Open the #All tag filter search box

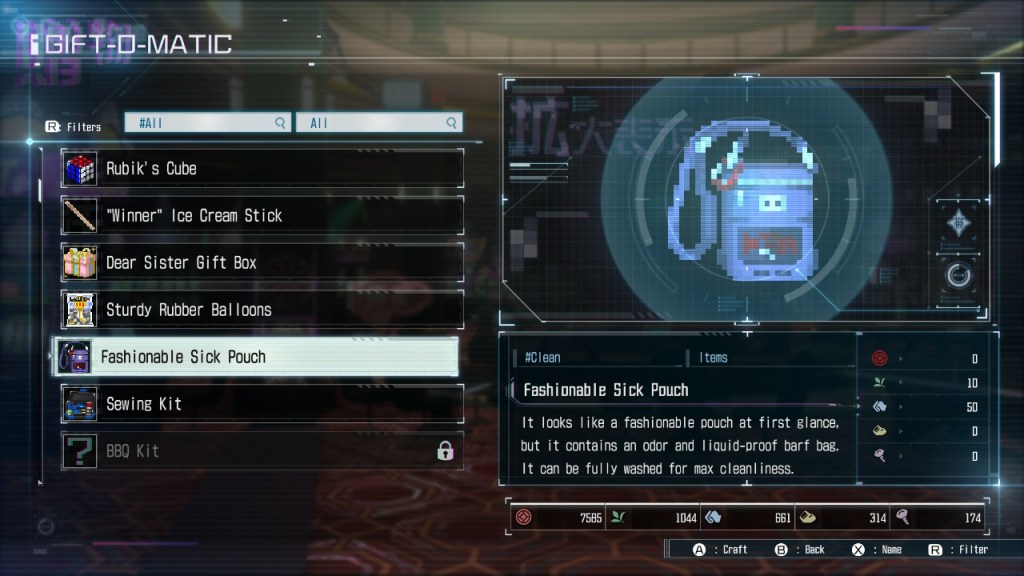(x=208, y=123)
